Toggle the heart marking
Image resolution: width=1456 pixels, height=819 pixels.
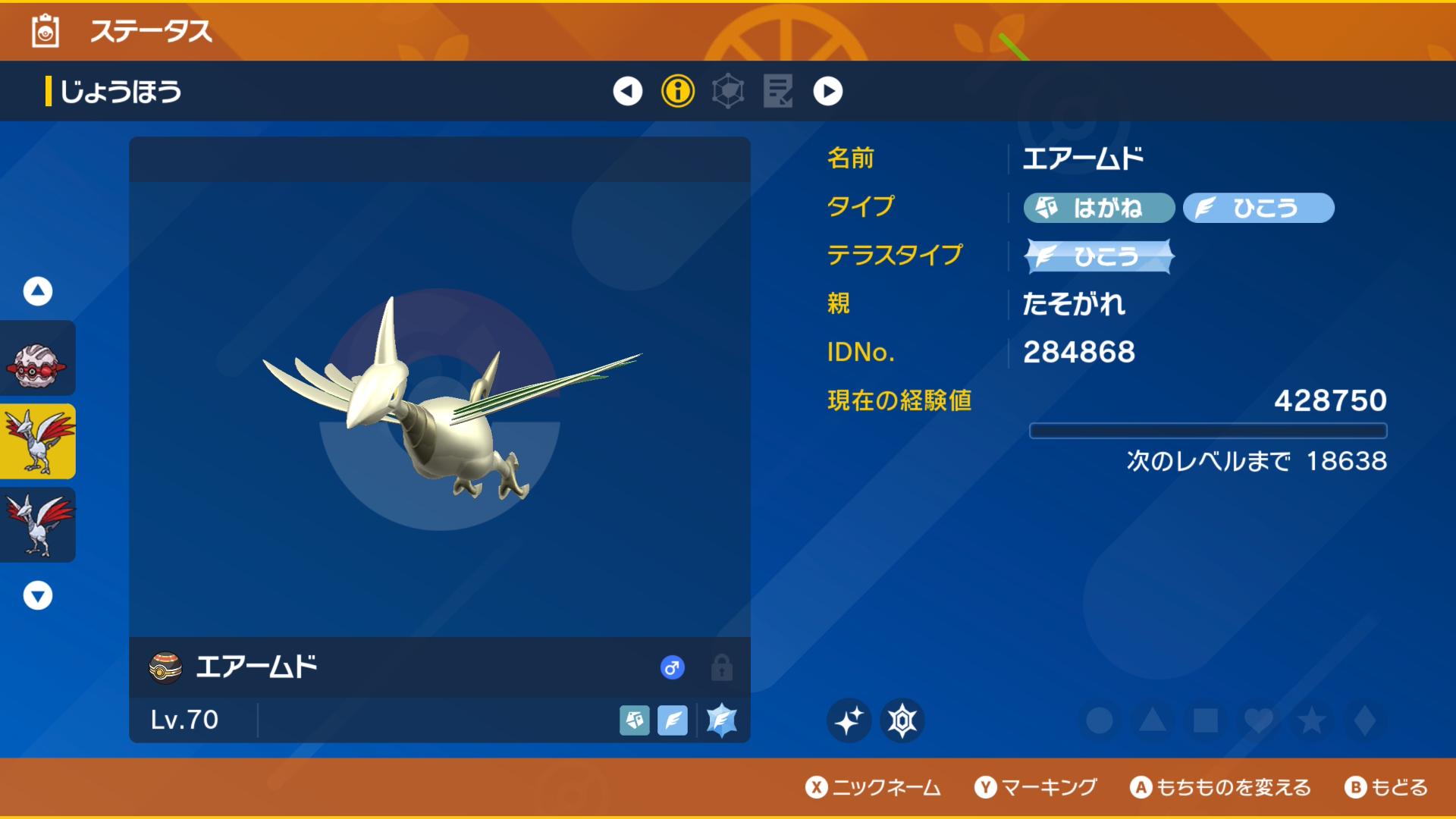tap(1259, 720)
